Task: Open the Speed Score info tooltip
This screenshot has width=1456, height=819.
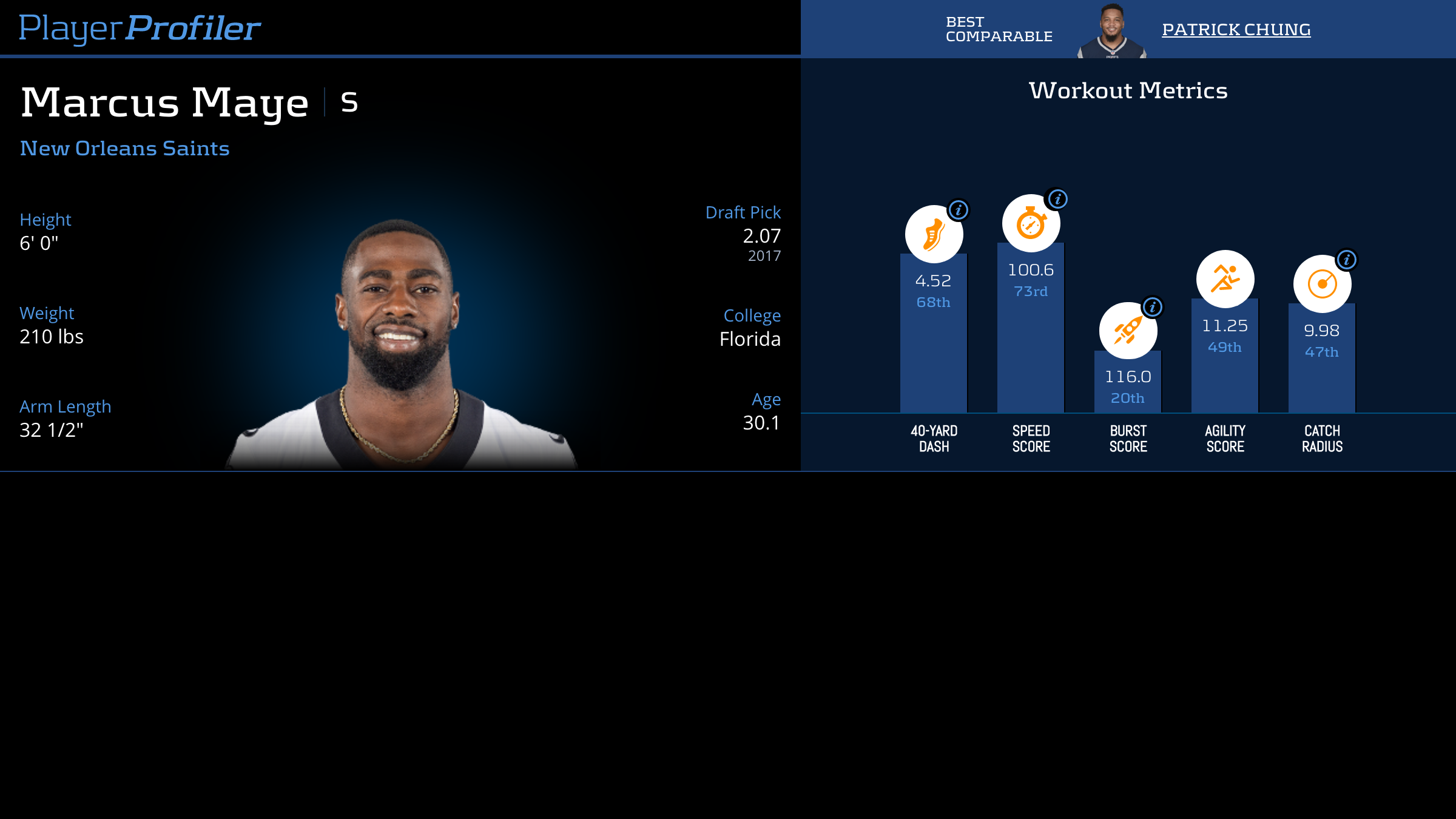Action: click(1057, 199)
